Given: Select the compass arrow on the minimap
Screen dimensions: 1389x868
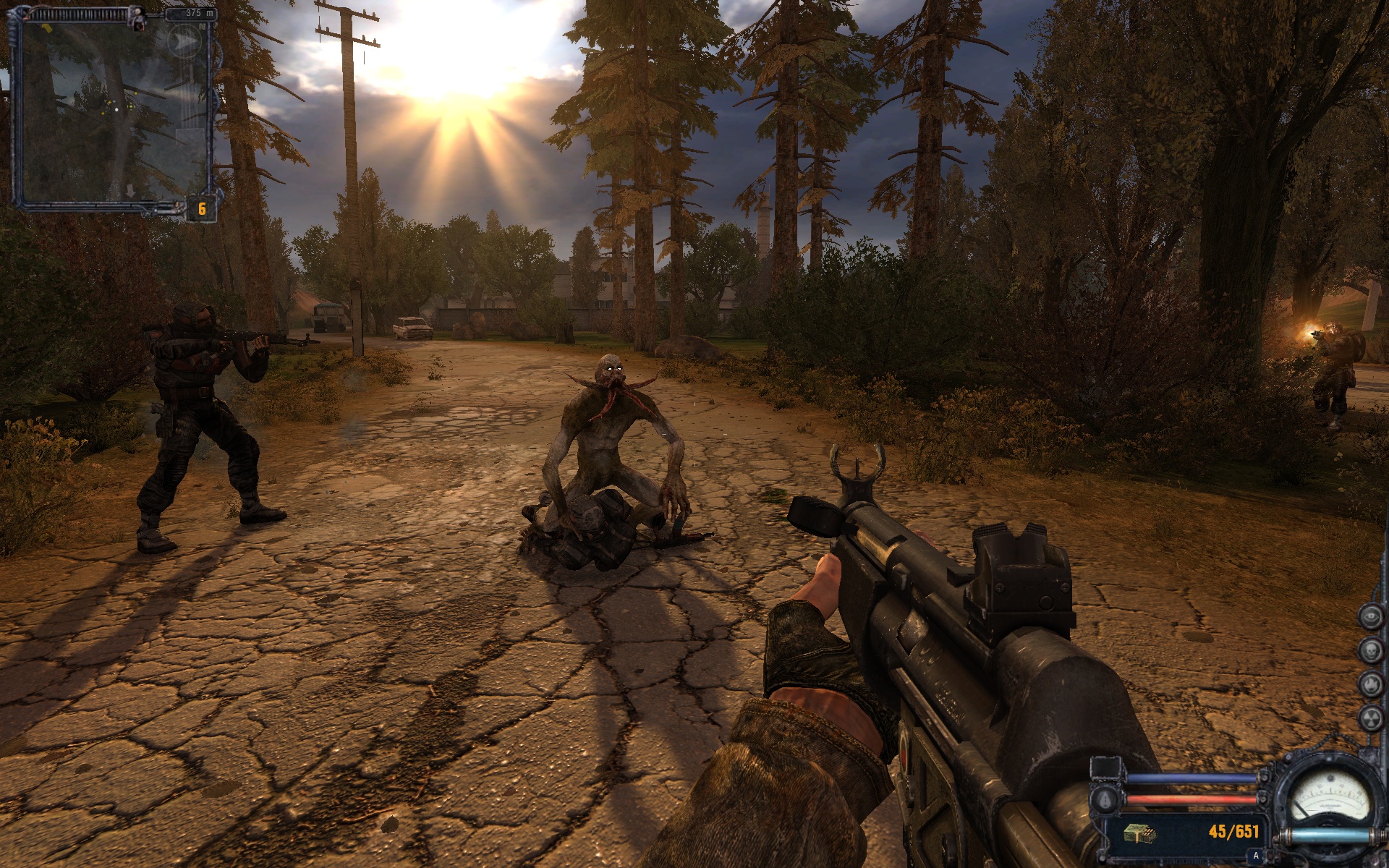Looking at the screenshot, I should coord(183,42).
